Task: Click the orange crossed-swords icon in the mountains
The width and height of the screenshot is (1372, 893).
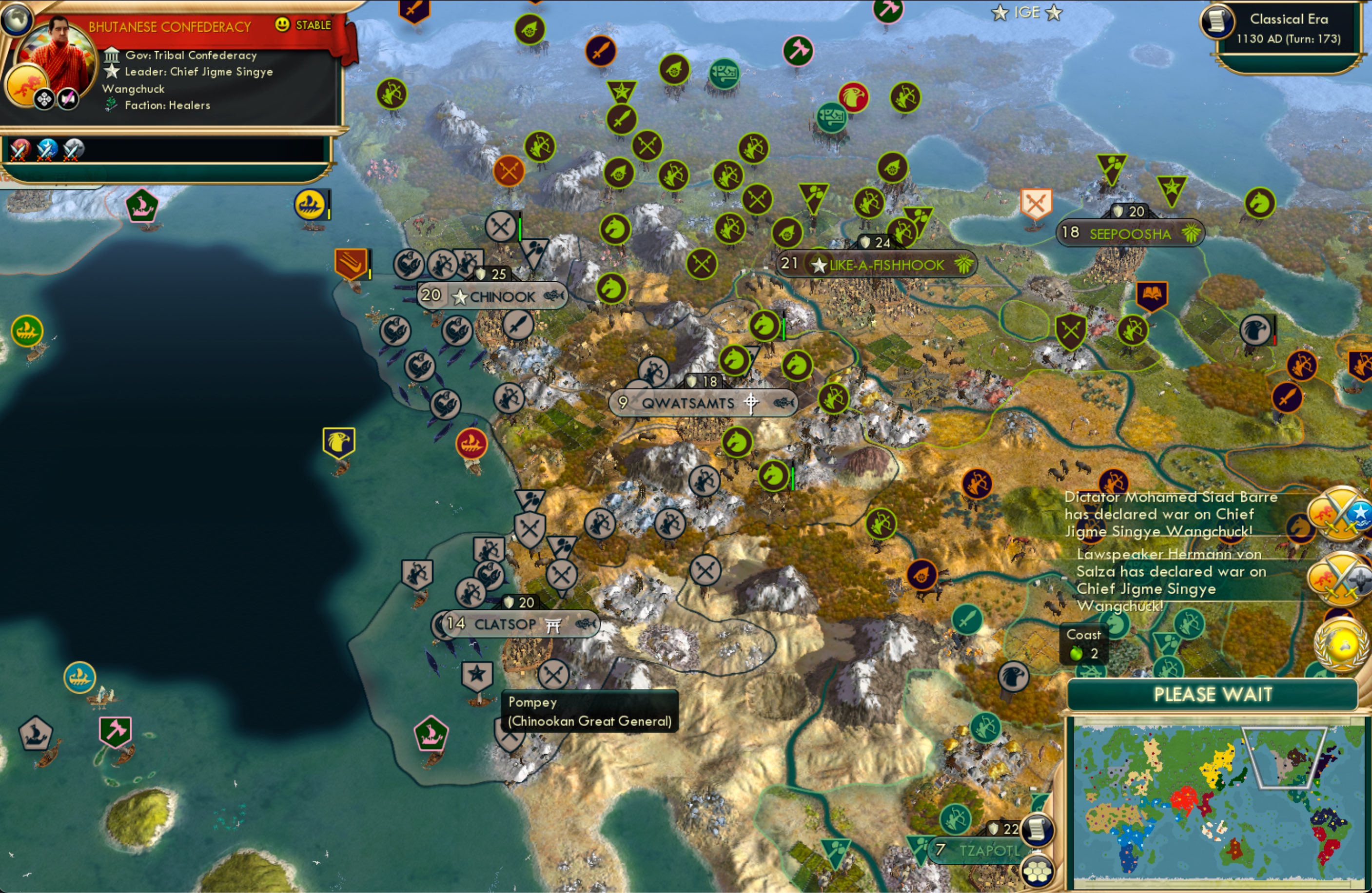Action: [509, 171]
